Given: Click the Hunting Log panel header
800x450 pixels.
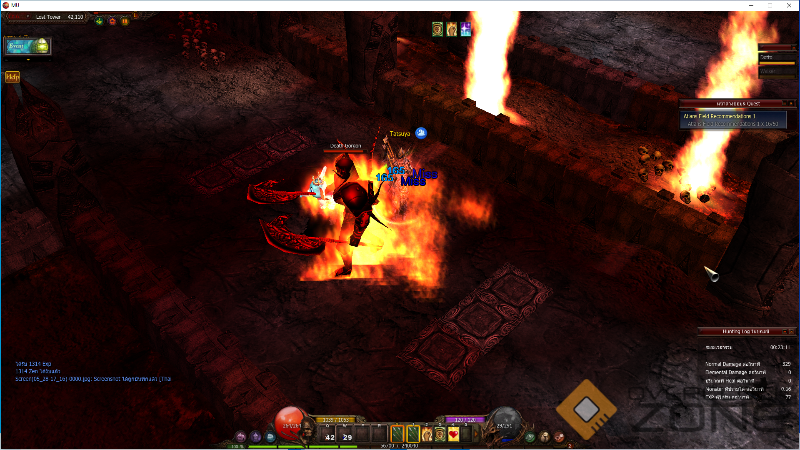Looking at the screenshot, I should [739, 331].
